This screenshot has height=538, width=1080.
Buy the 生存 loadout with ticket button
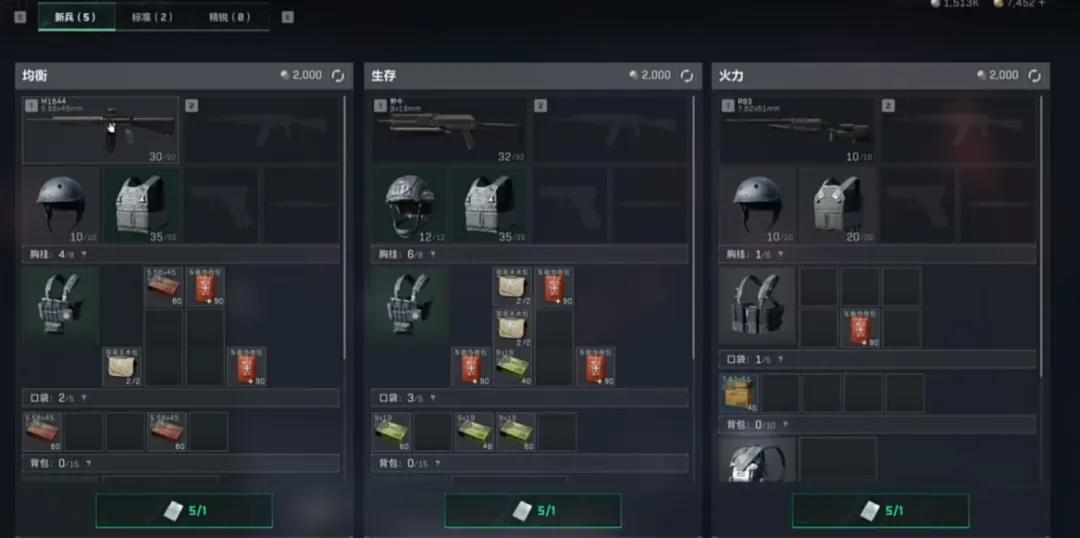pos(533,510)
